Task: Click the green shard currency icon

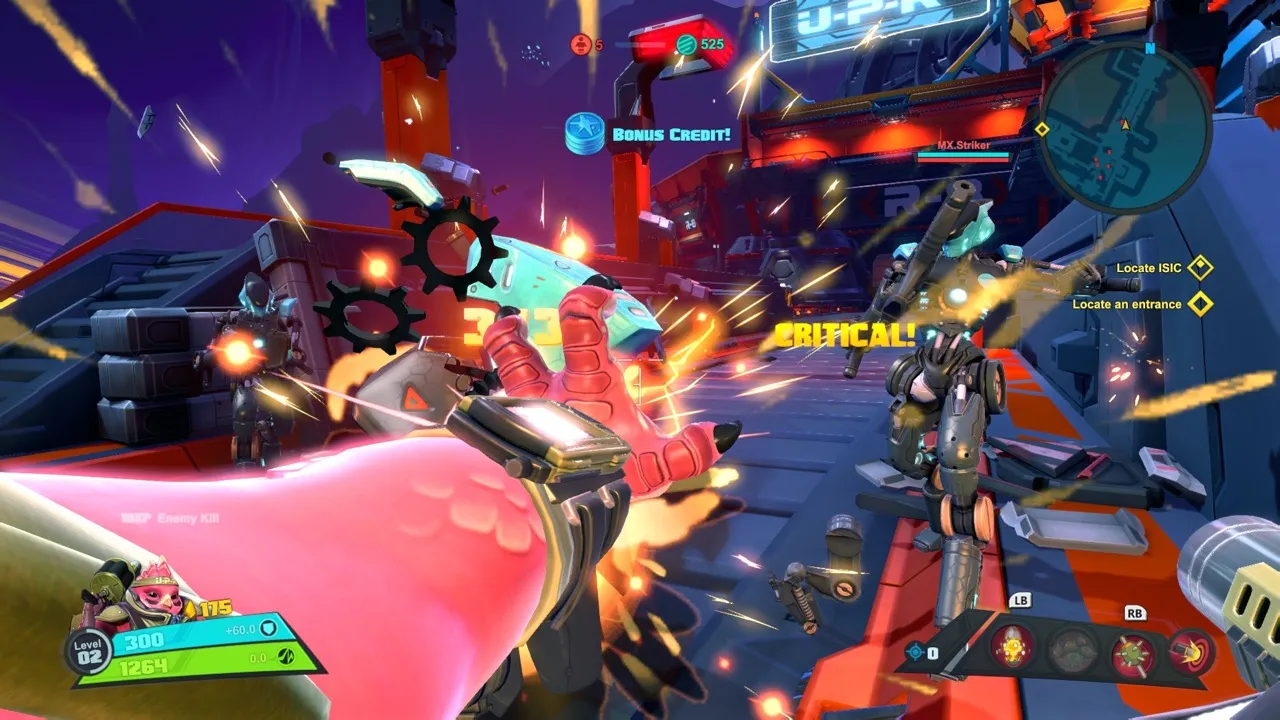Action: pyautogui.click(x=686, y=44)
